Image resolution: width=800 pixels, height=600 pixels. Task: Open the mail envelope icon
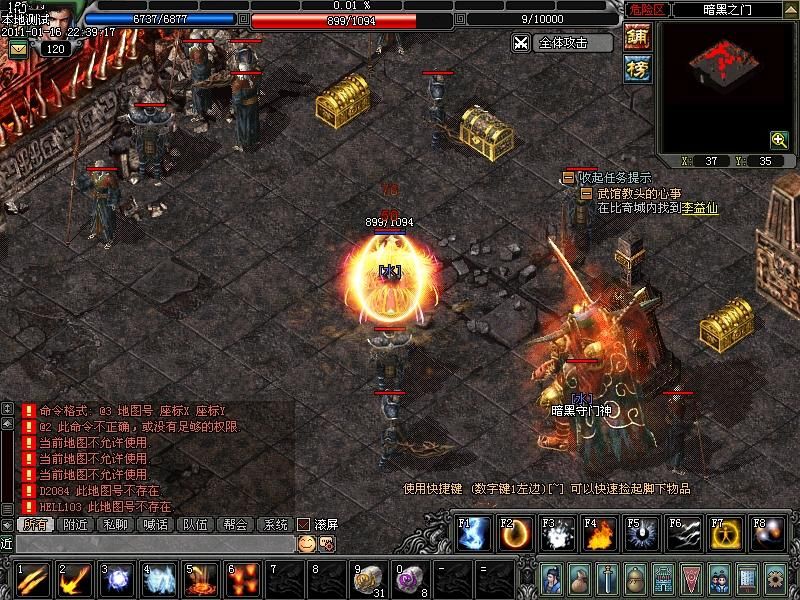(x=19, y=48)
